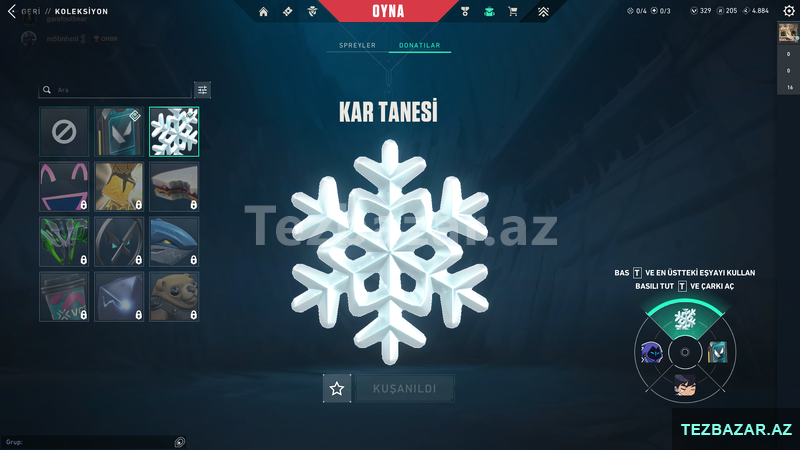Mark Kar Tanesi as favorite with star
The width and height of the screenshot is (800, 450).
click(337, 389)
